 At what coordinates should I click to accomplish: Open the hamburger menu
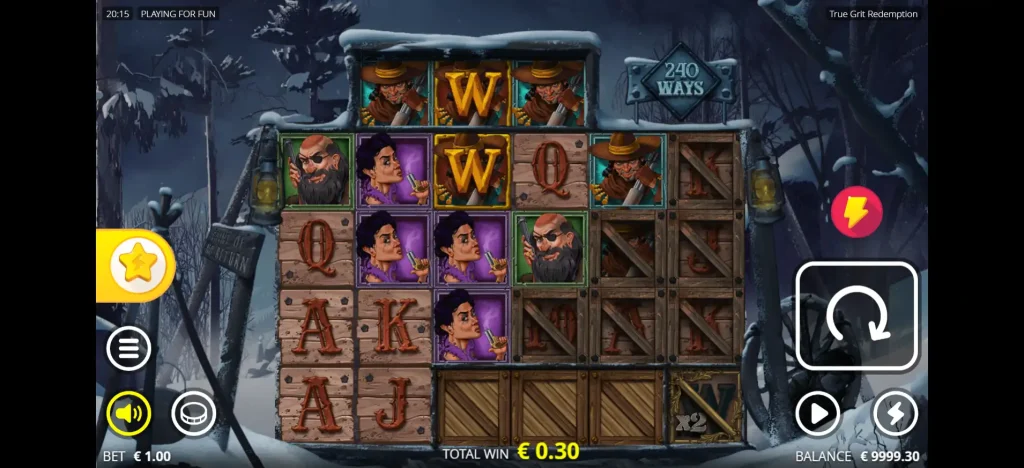(x=129, y=349)
